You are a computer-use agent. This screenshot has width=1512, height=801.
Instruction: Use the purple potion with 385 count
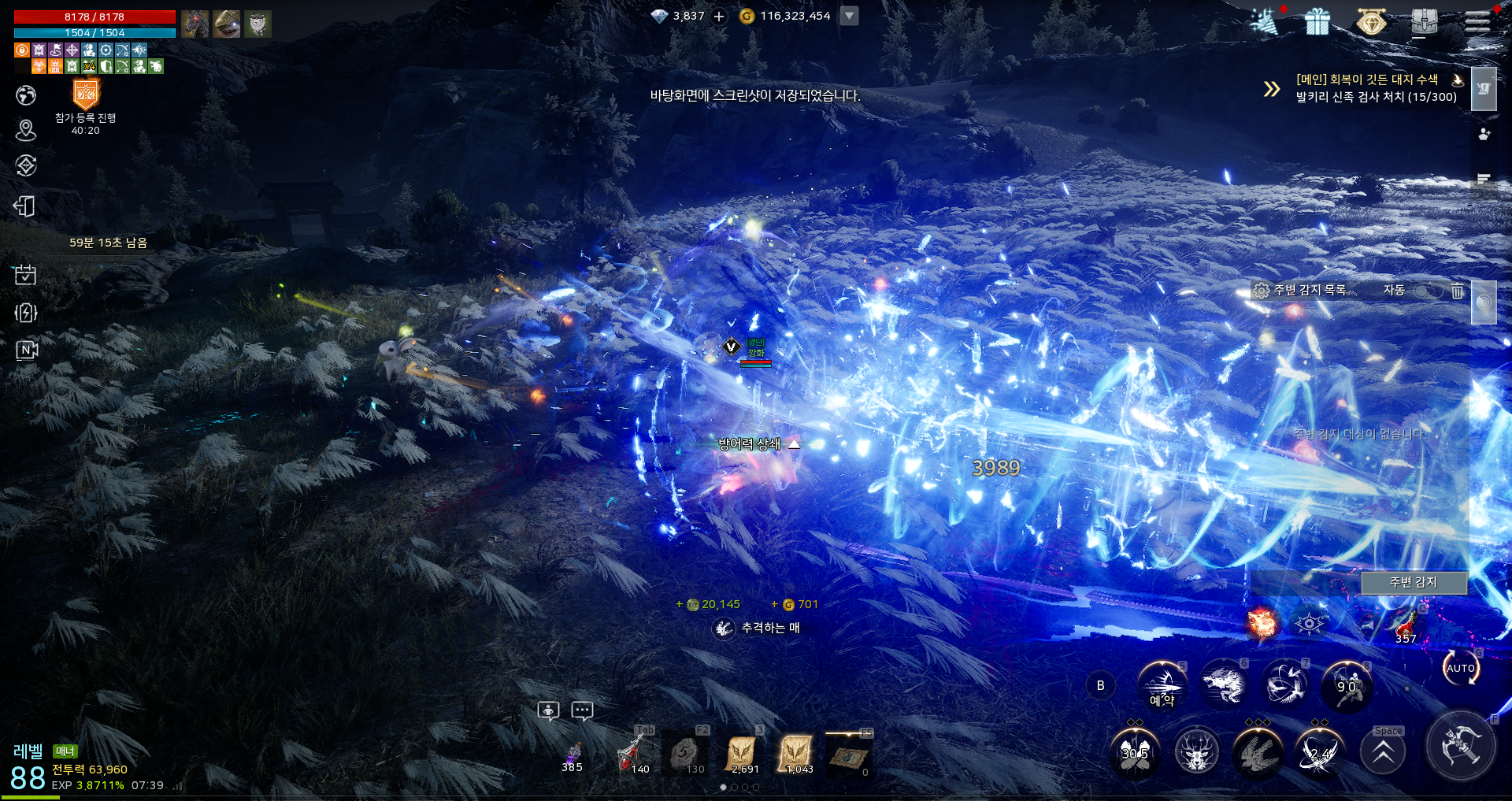[573, 754]
